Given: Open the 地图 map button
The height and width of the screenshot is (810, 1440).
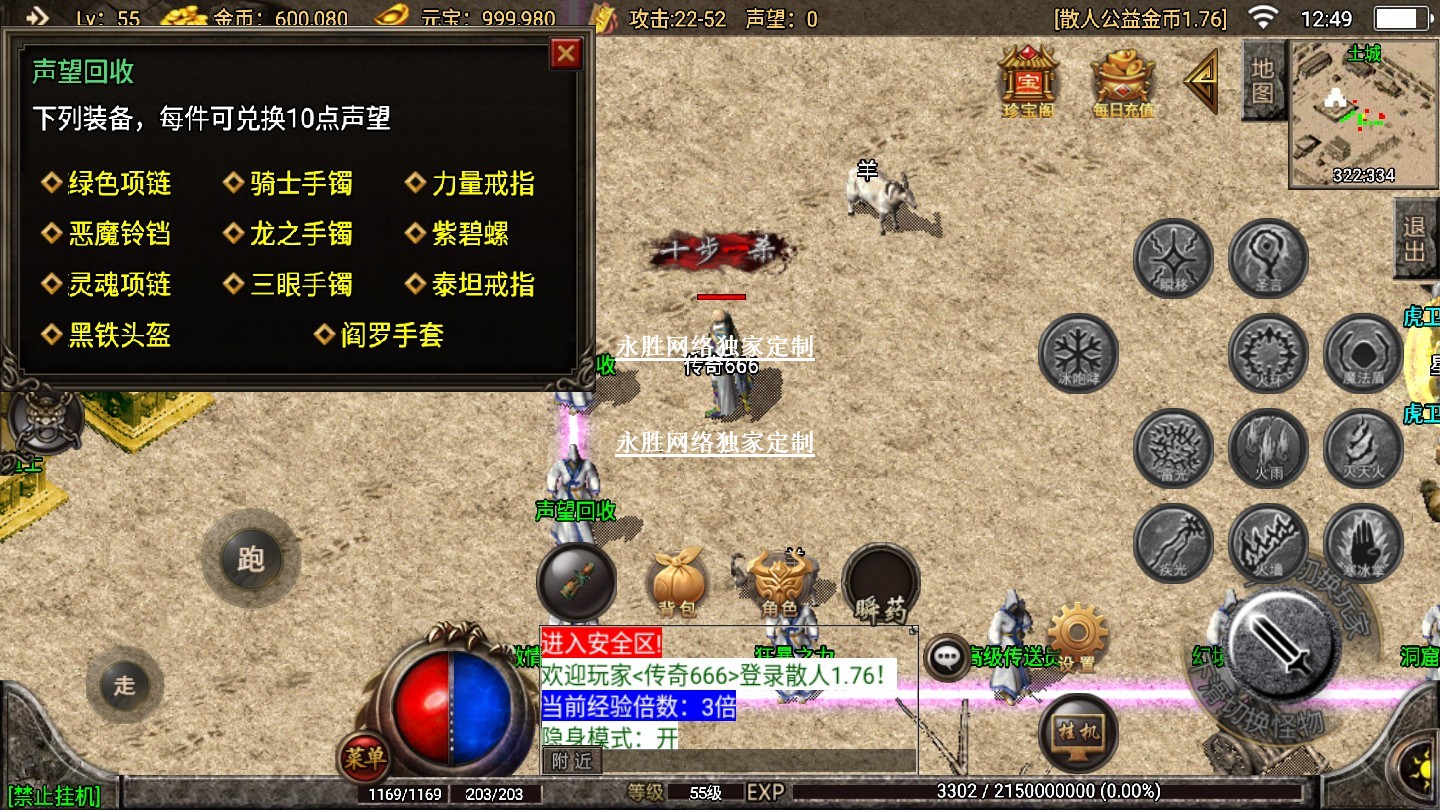Looking at the screenshot, I should 1263,81.
